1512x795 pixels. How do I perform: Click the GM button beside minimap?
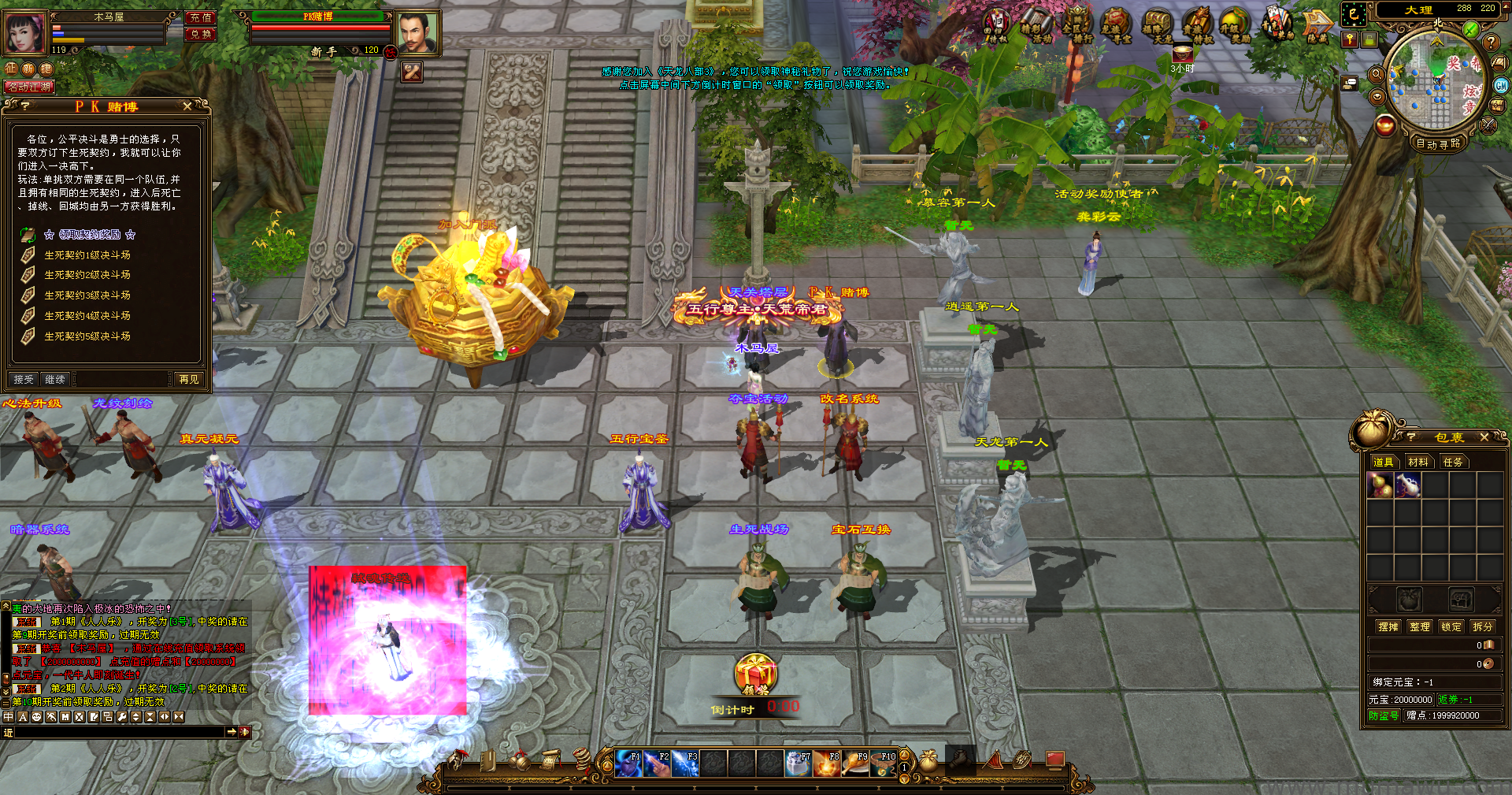coord(1501,86)
